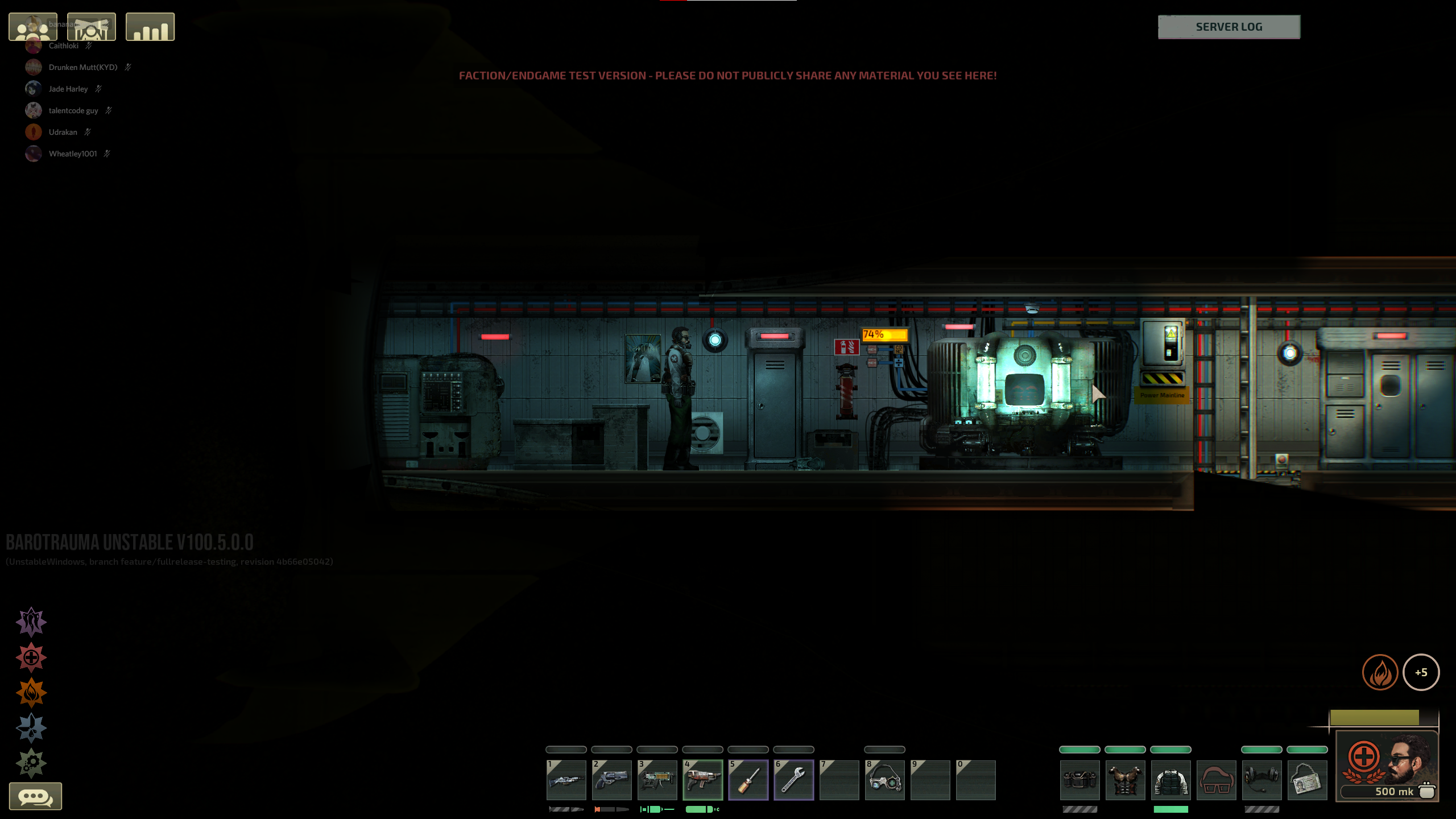Select the highlighted syringe gun in slot 4

pyautogui.click(x=702, y=780)
